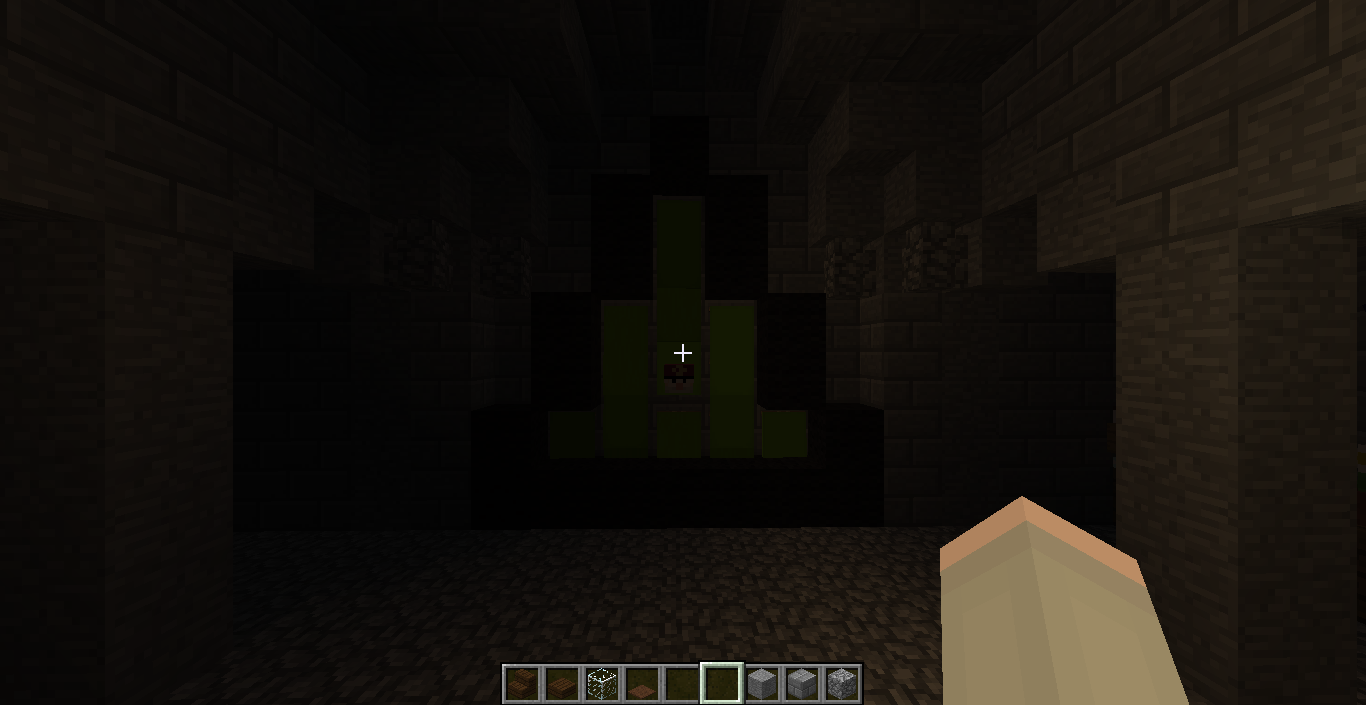Select the smooth stone block slot

(x=762, y=684)
